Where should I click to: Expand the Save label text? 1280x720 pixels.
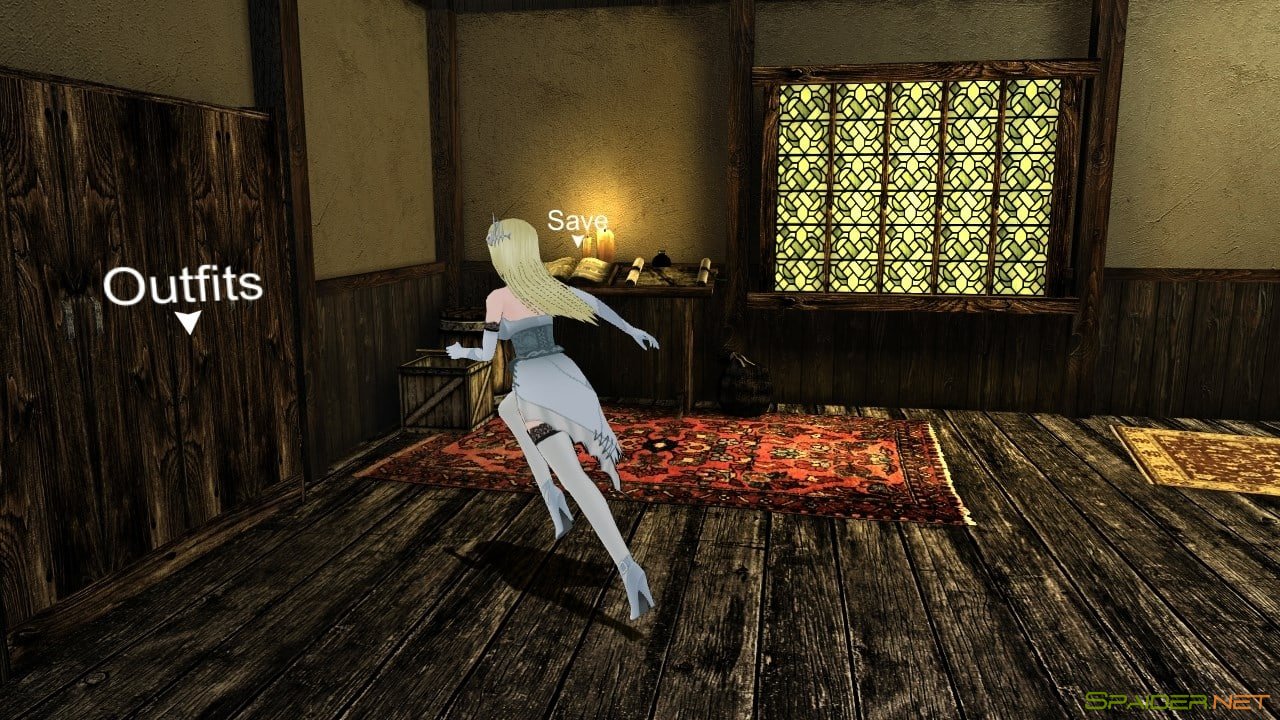[x=577, y=221]
